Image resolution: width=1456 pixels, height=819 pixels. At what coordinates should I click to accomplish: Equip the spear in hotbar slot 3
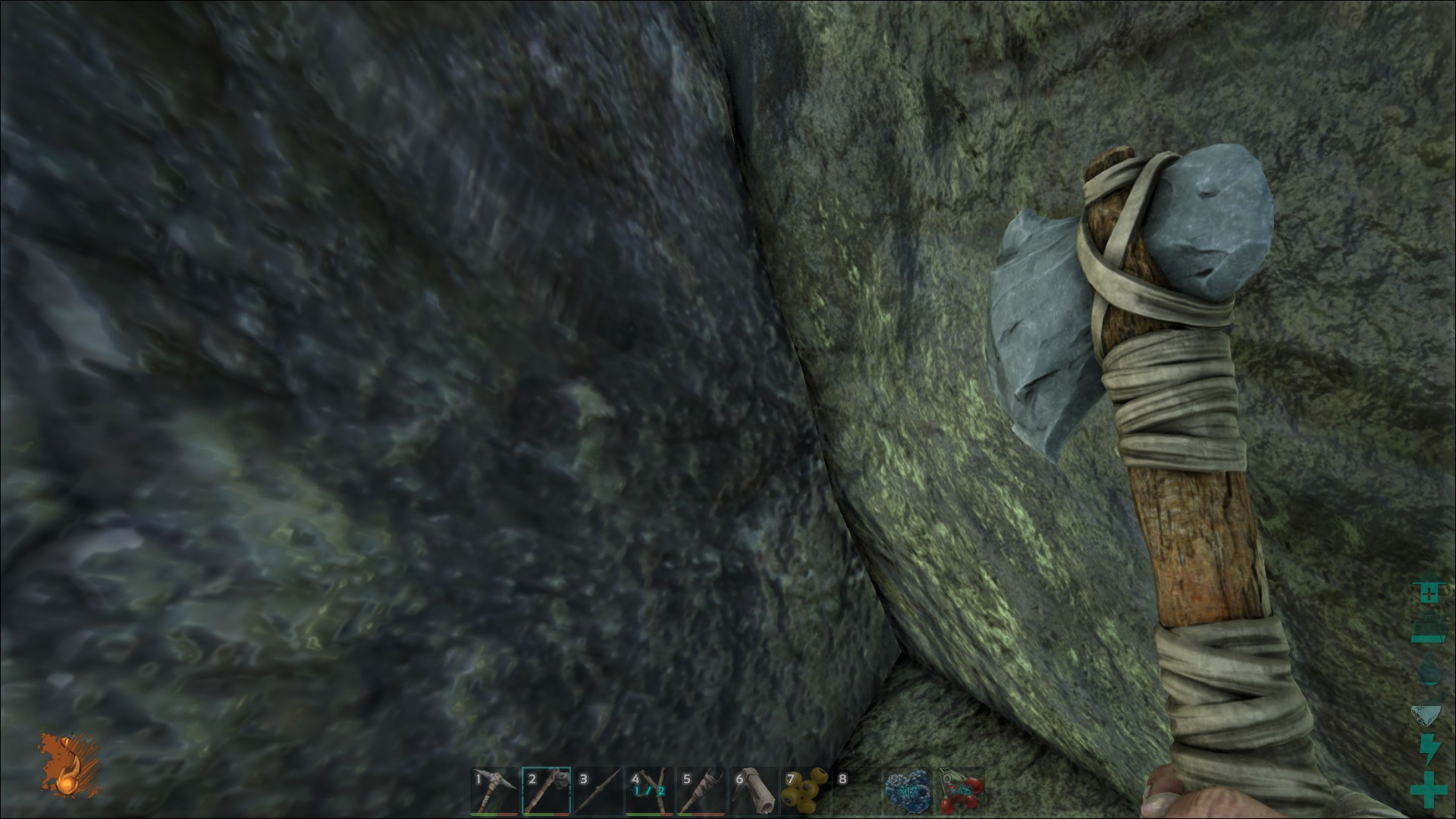(598, 792)
